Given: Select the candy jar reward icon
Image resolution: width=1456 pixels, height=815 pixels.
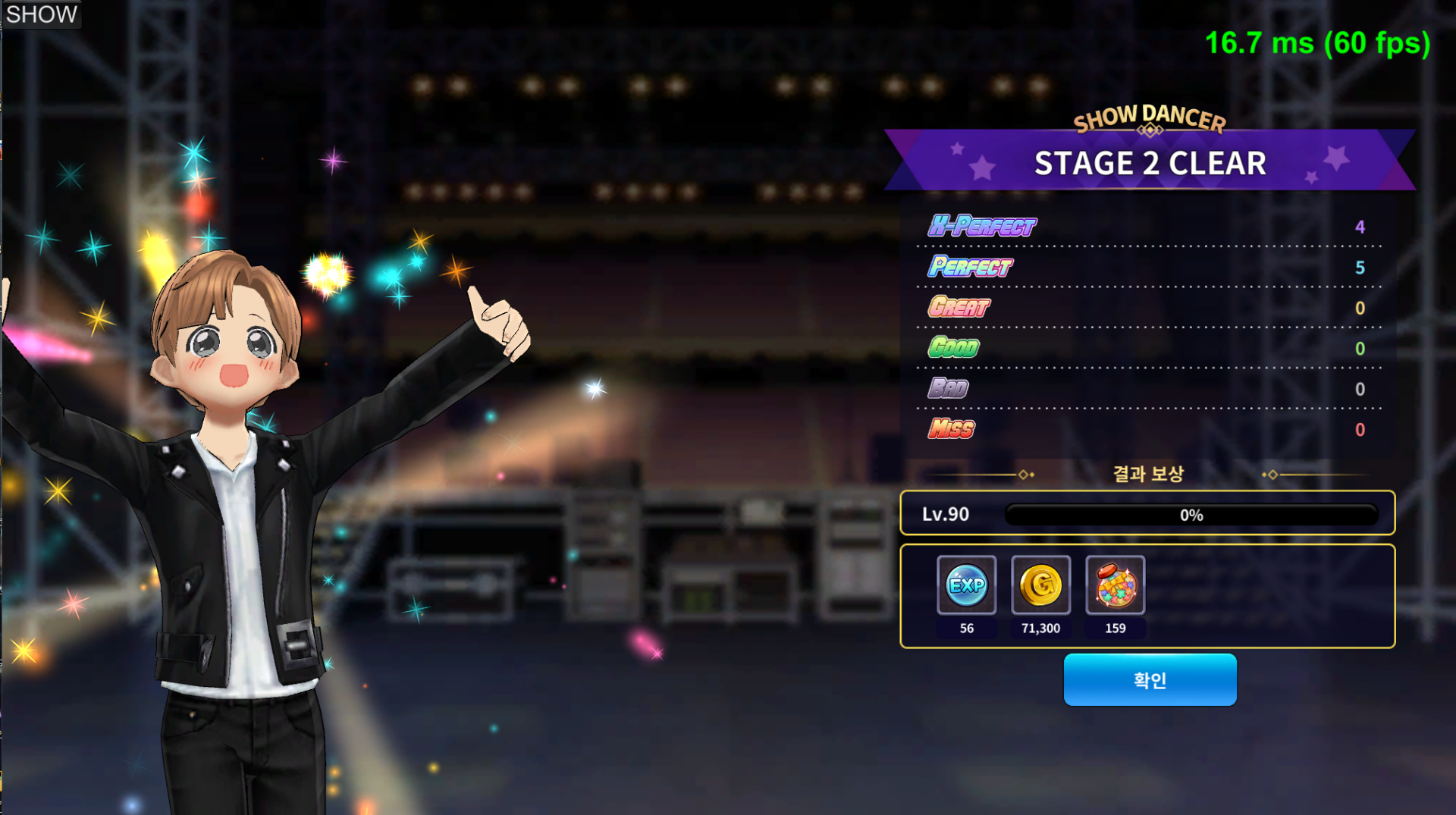Looking at the screenshot, I should point(1115,585).
